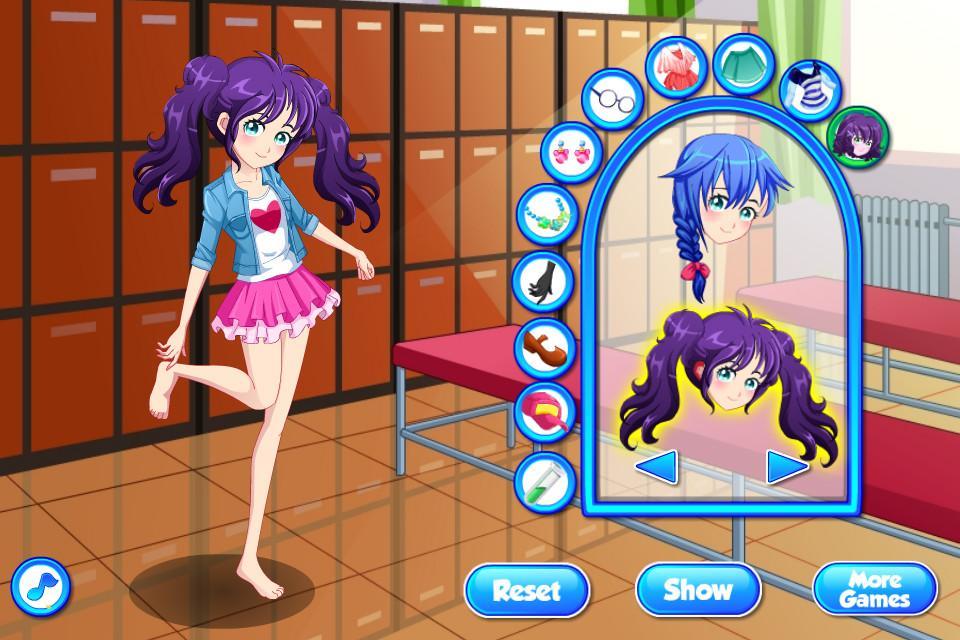Open More Games

pyautogui.click(x=874, y=589)
